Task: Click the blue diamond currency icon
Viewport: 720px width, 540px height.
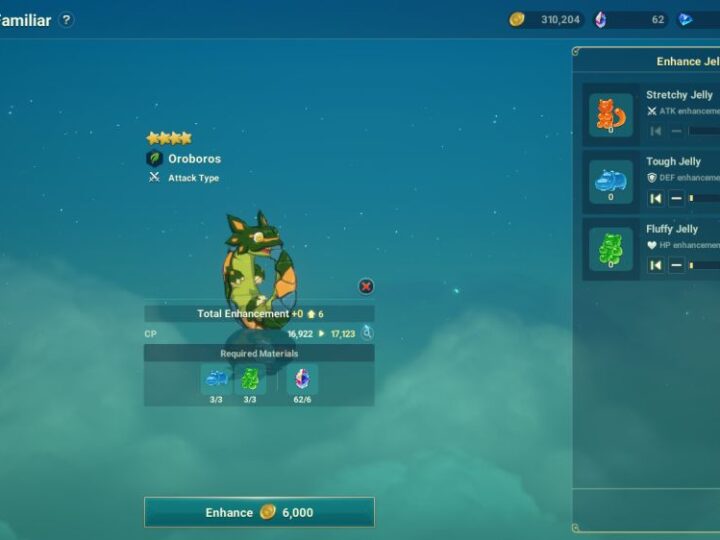Action: click(685, 19)
